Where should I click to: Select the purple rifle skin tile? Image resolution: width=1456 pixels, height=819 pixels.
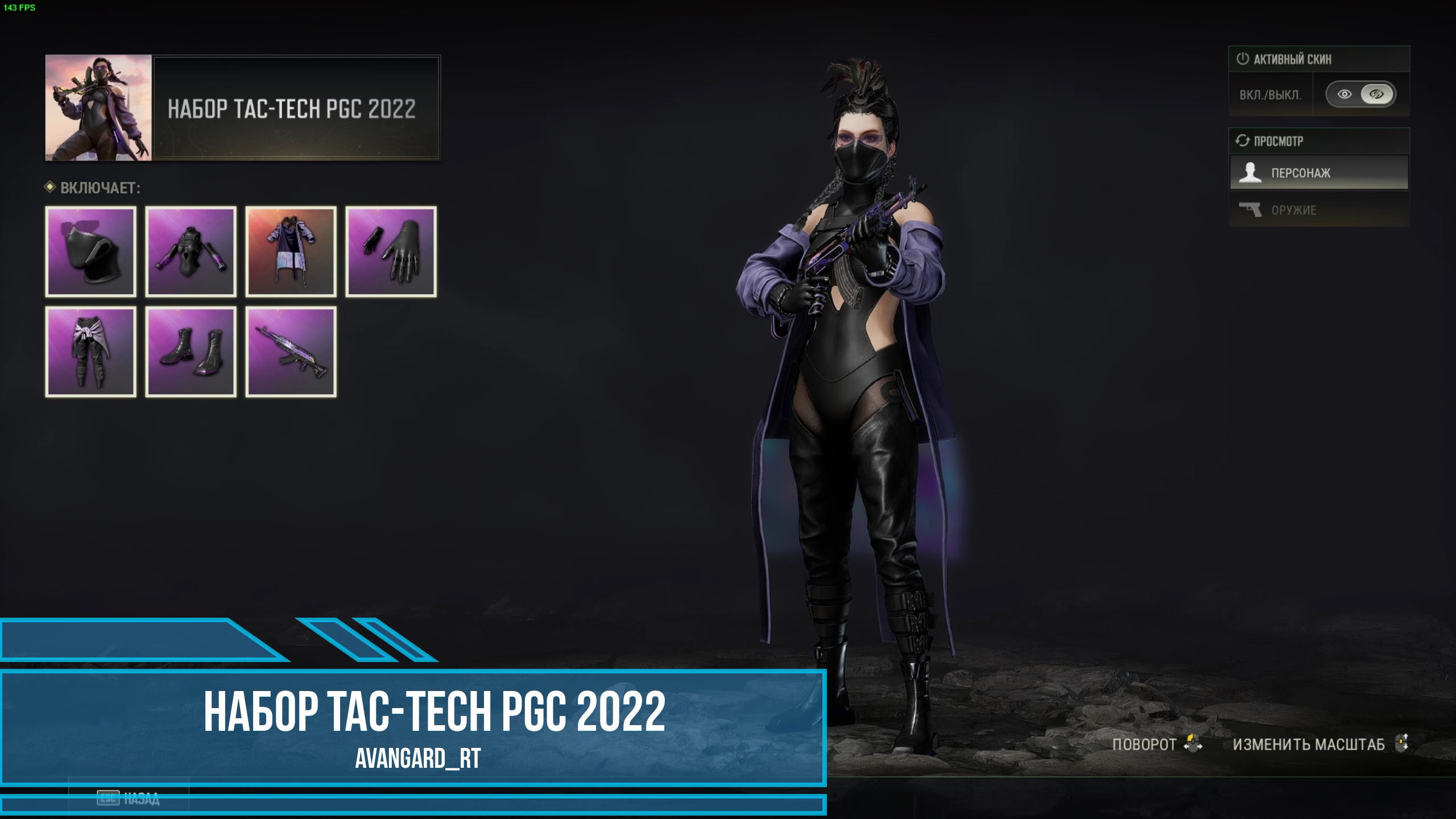291,351
